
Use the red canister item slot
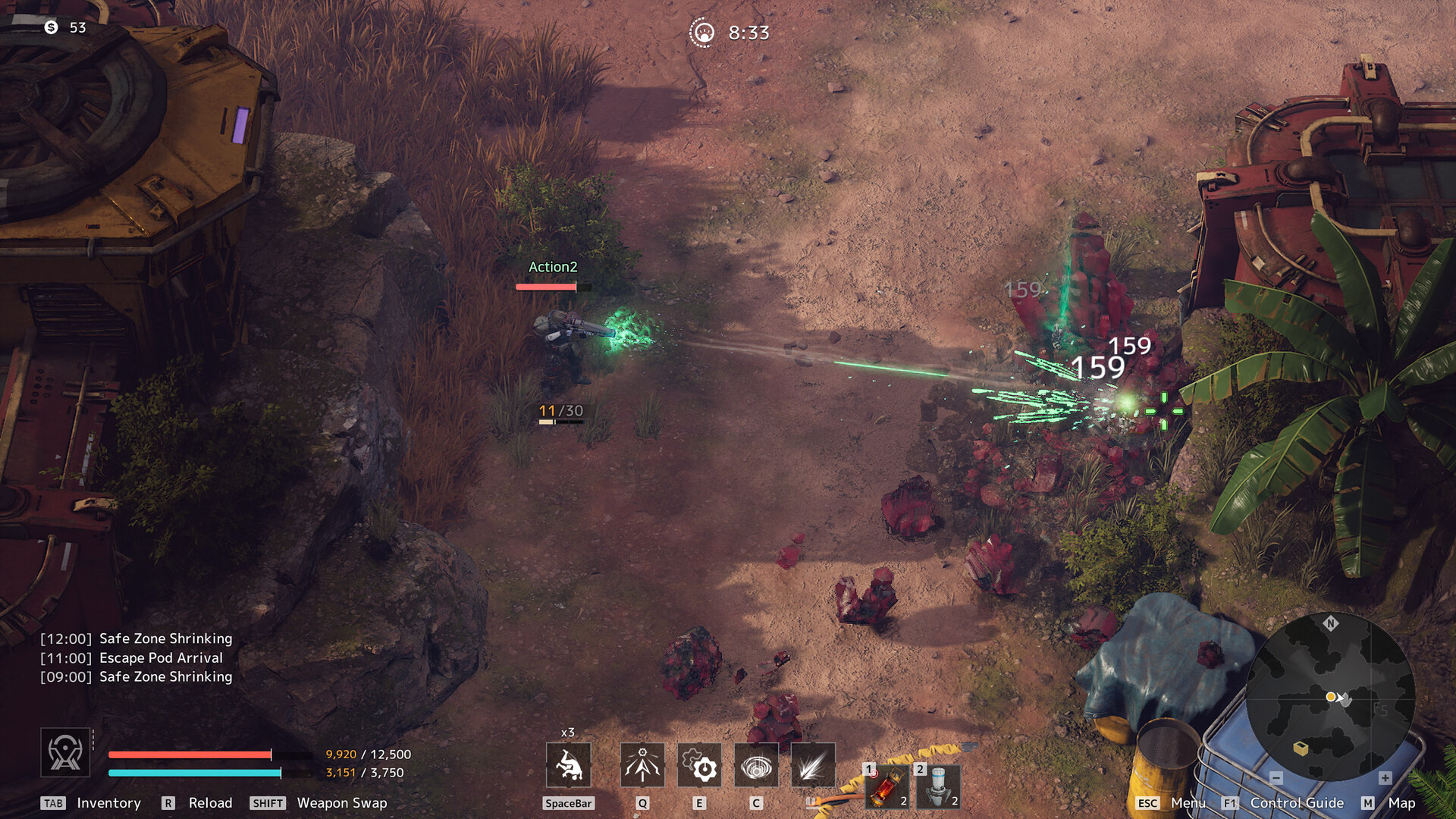[887, 786]
